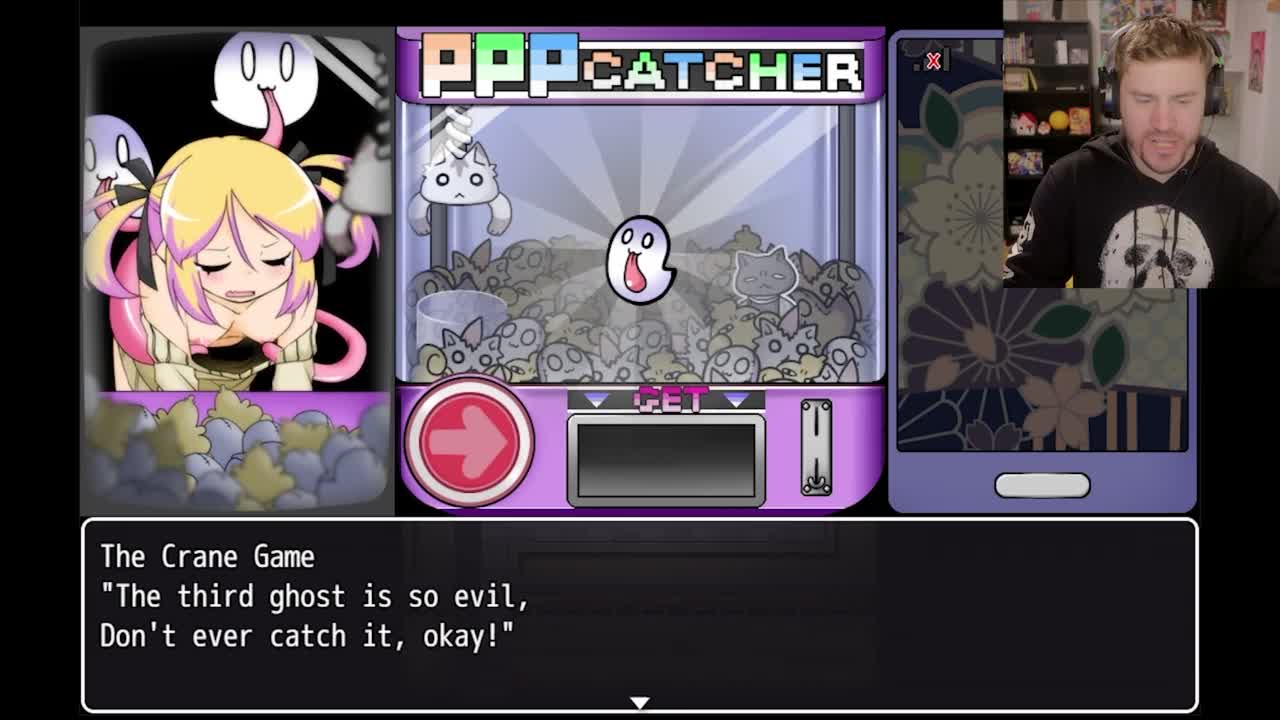The width and height of the screenshot is (1280, 720).
Task: Close the phone panel with the red X
Action: pyautogui.click(x=933, y=61)
